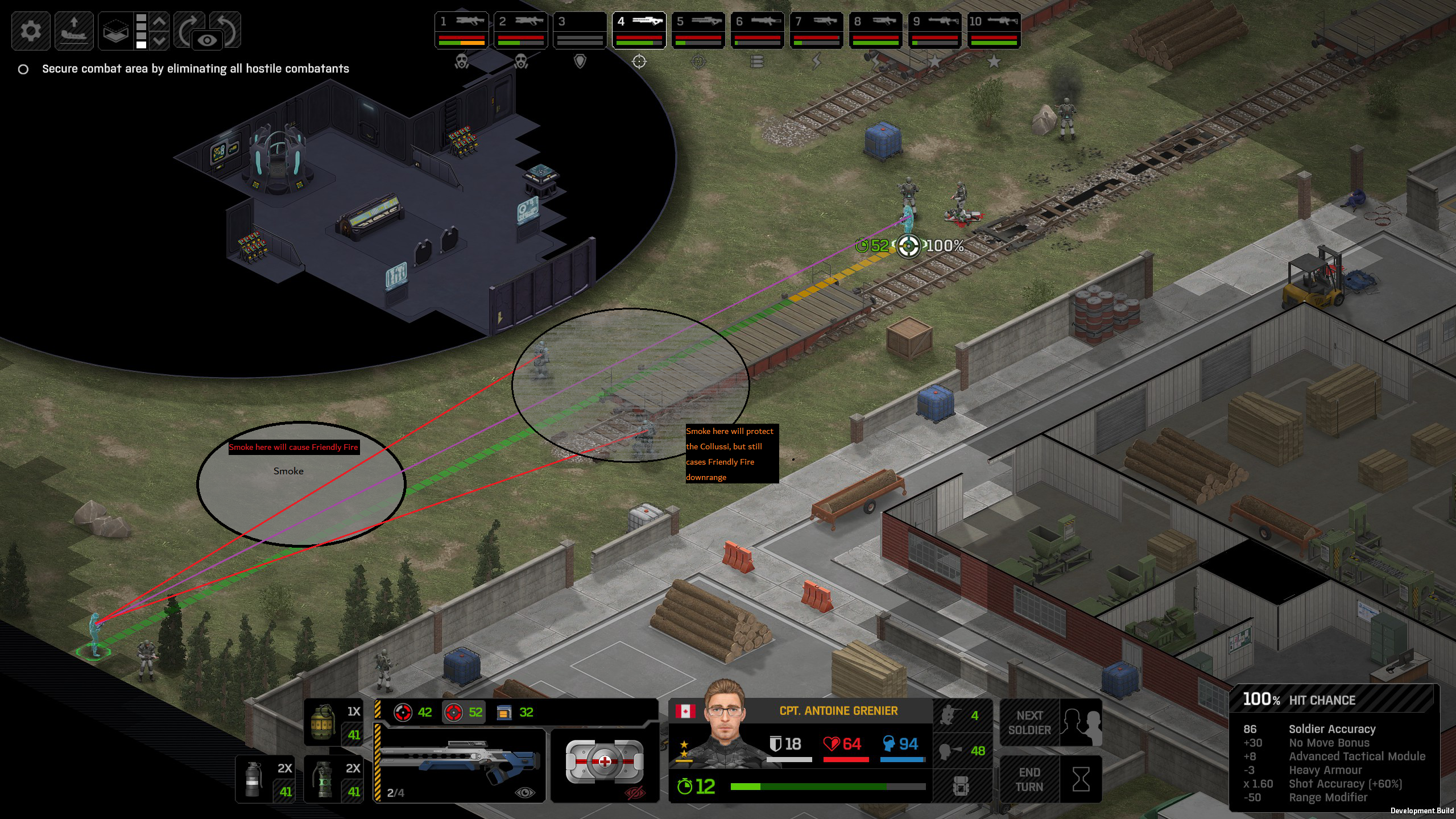Select soldier 1 in the squad bar
1456x819 pixels.
(x=462, y=30)
